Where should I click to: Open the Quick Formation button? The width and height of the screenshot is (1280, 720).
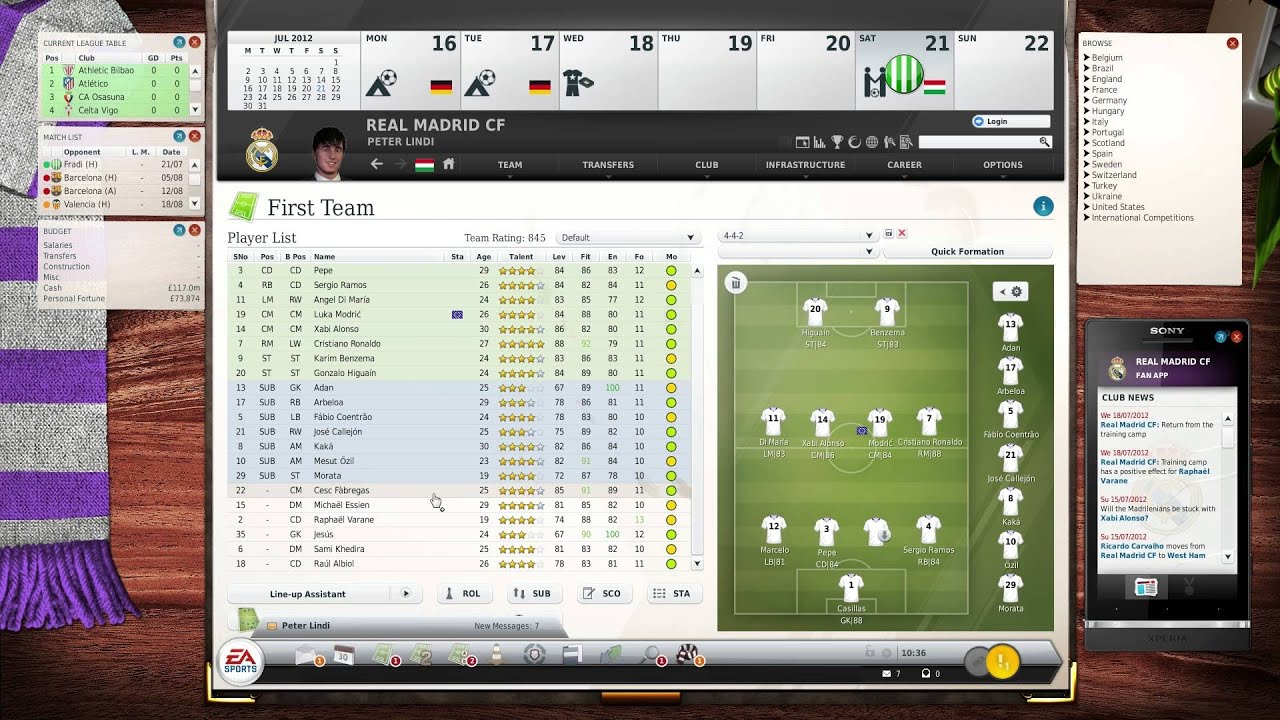969,251
